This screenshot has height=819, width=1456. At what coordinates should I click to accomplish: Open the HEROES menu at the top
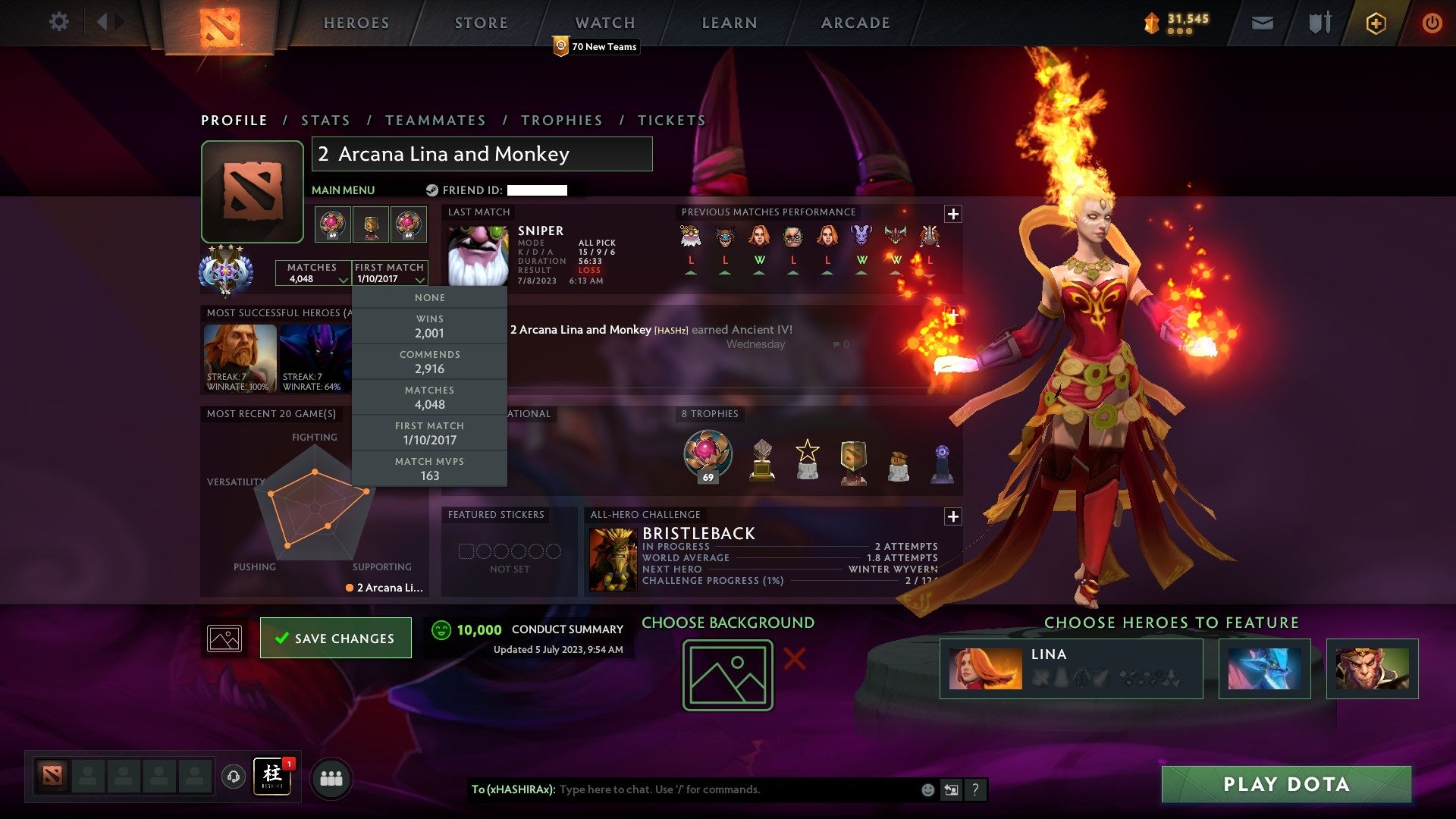tap(356, 23)
